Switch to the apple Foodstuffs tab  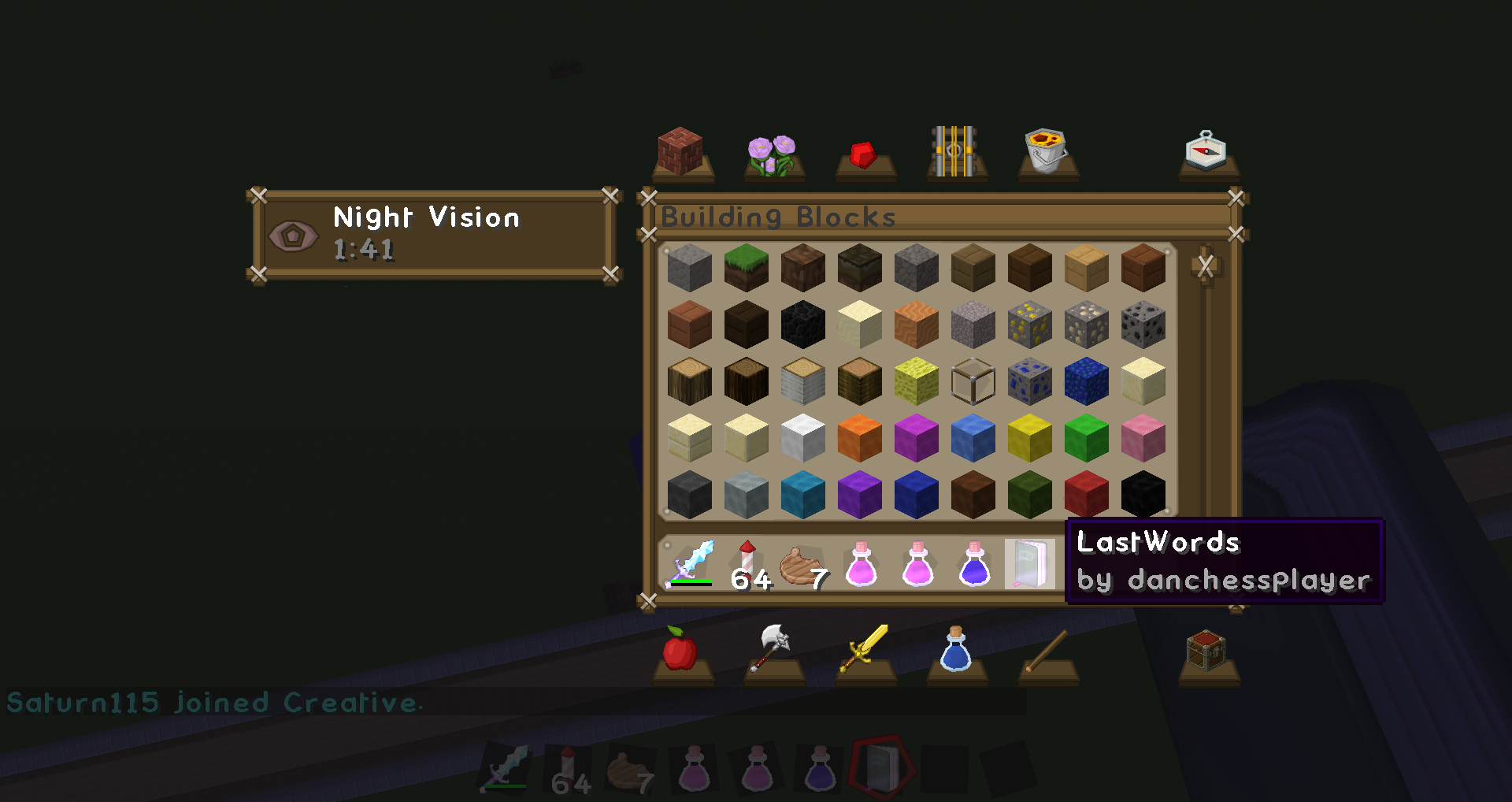(680, 651)
